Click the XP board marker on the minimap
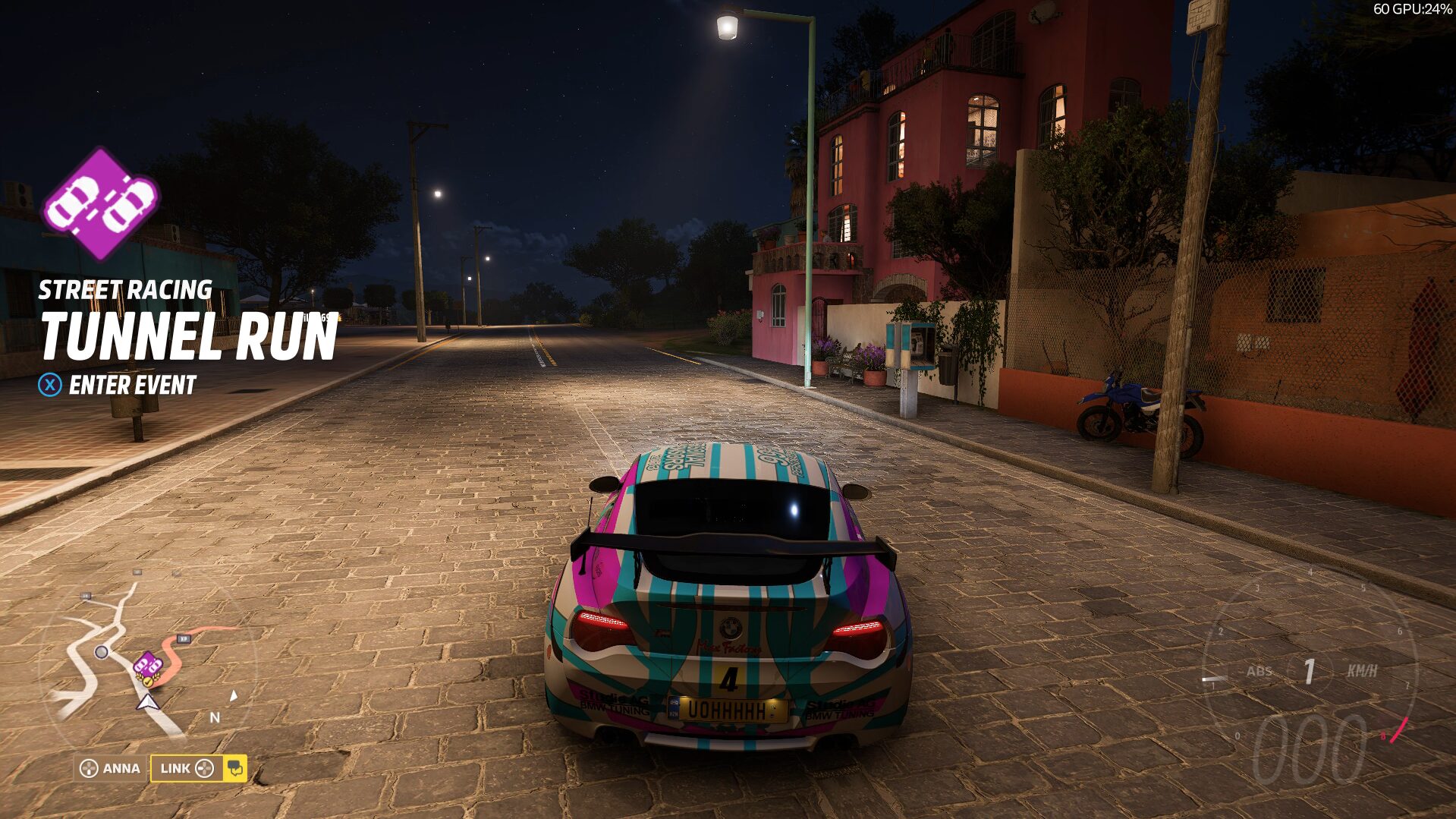The image size is (1456, 819). pos(184,638)
